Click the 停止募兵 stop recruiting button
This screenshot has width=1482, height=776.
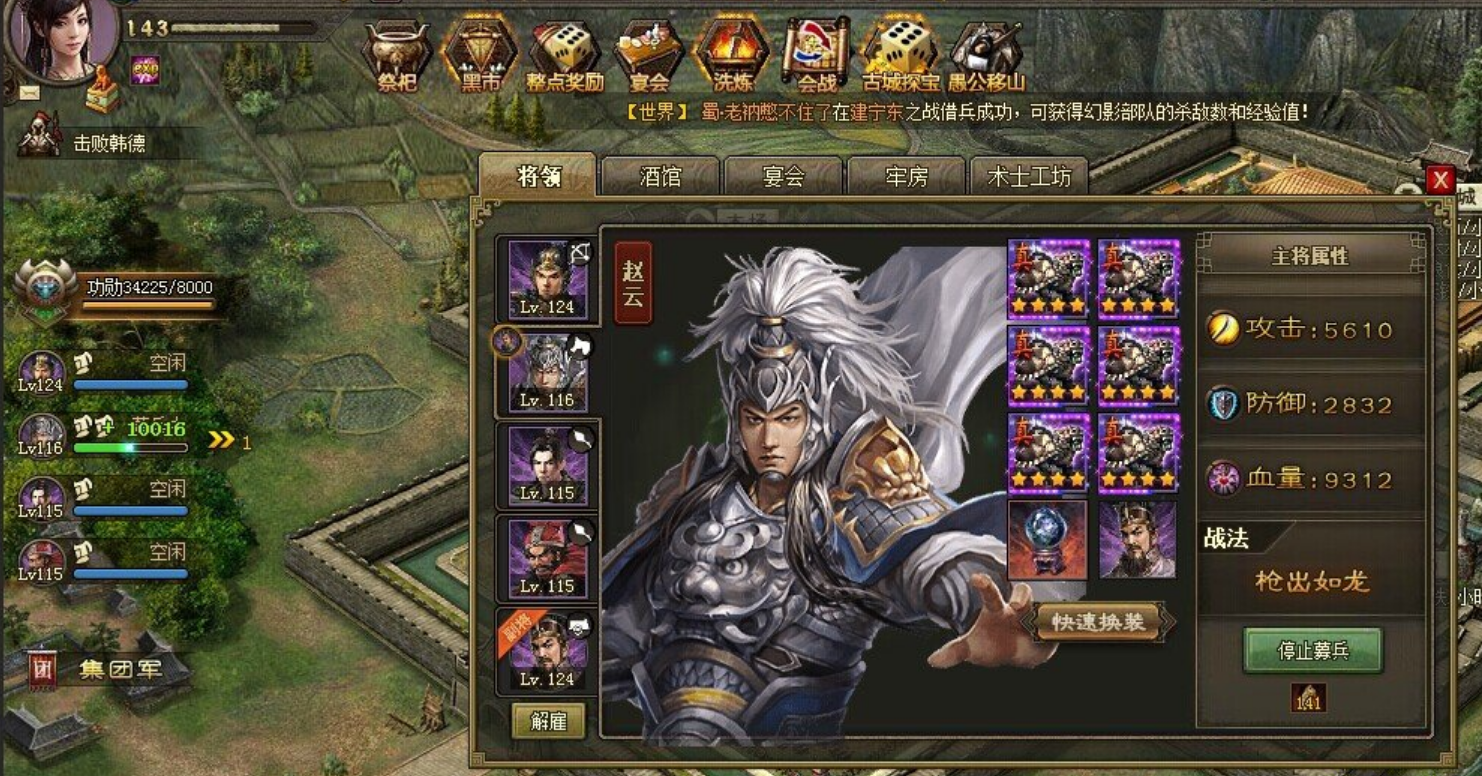(x=1313, y=651)
